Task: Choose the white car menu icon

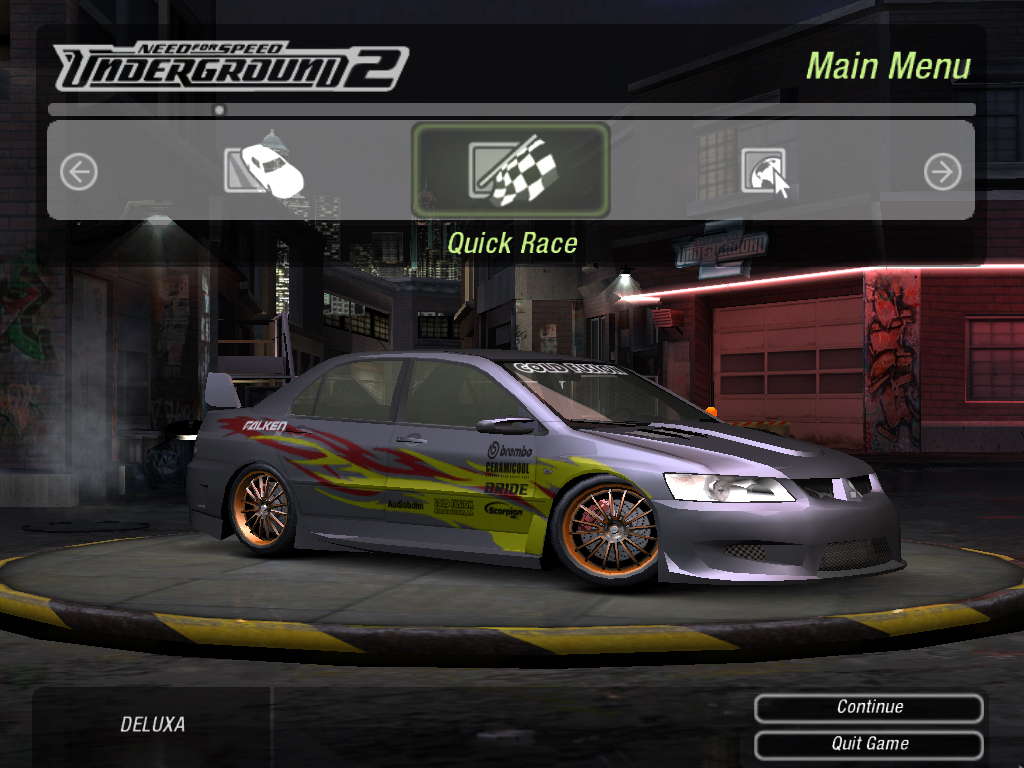Action: click(264, 167)
